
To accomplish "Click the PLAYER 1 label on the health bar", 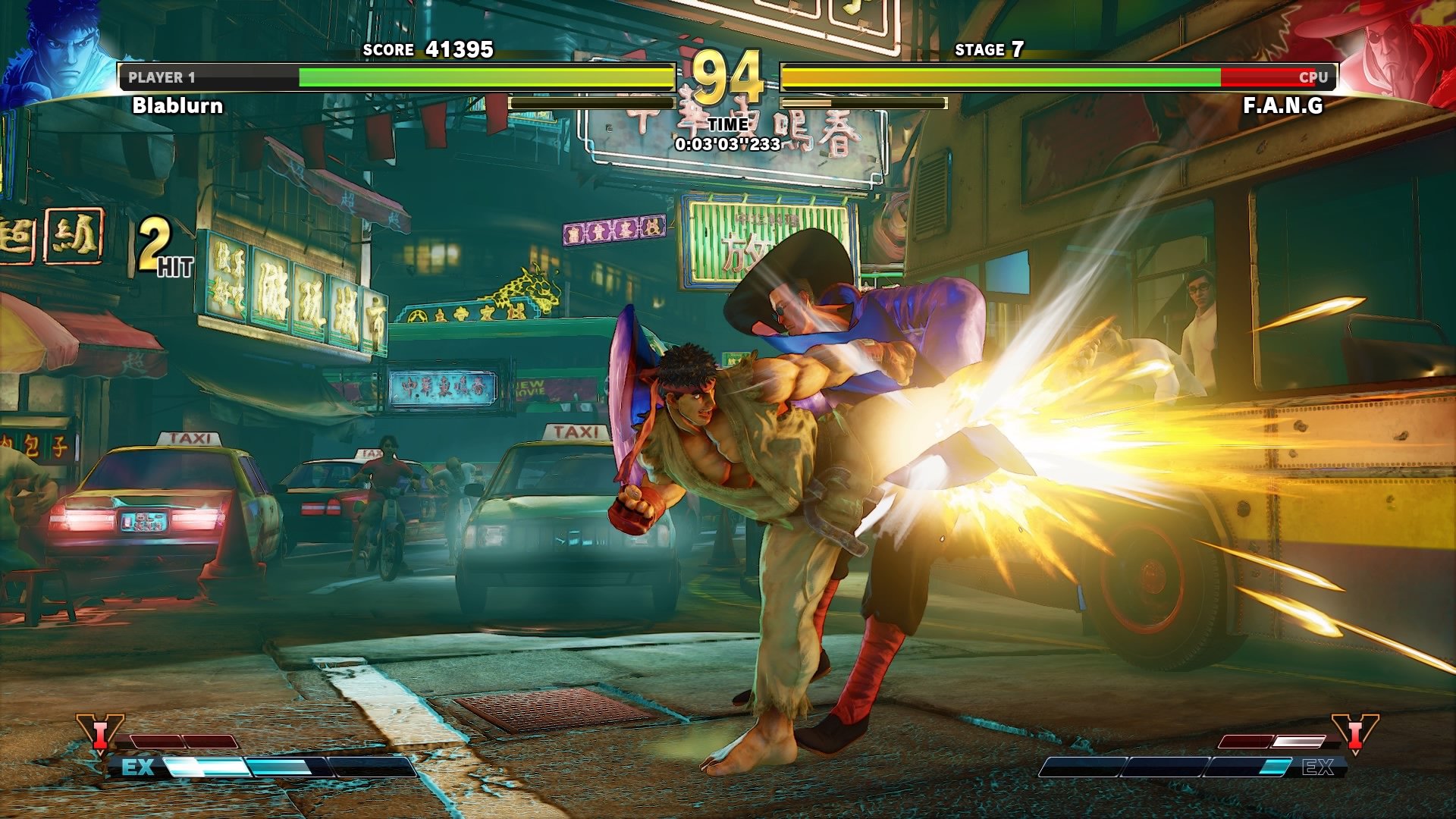I will pyautogui.click(x=163, y=76).
